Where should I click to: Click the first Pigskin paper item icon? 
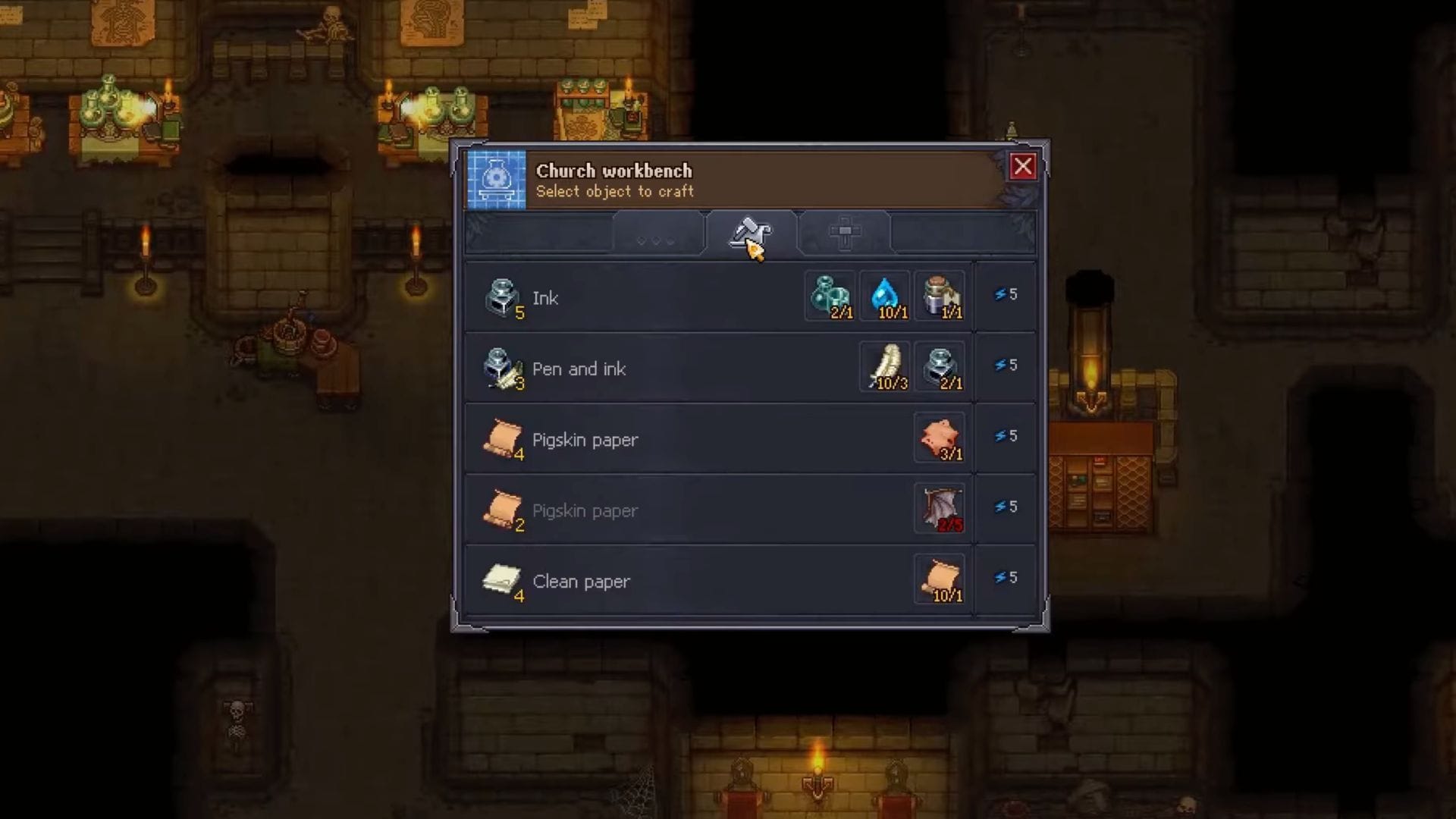[x=503, y=438]
